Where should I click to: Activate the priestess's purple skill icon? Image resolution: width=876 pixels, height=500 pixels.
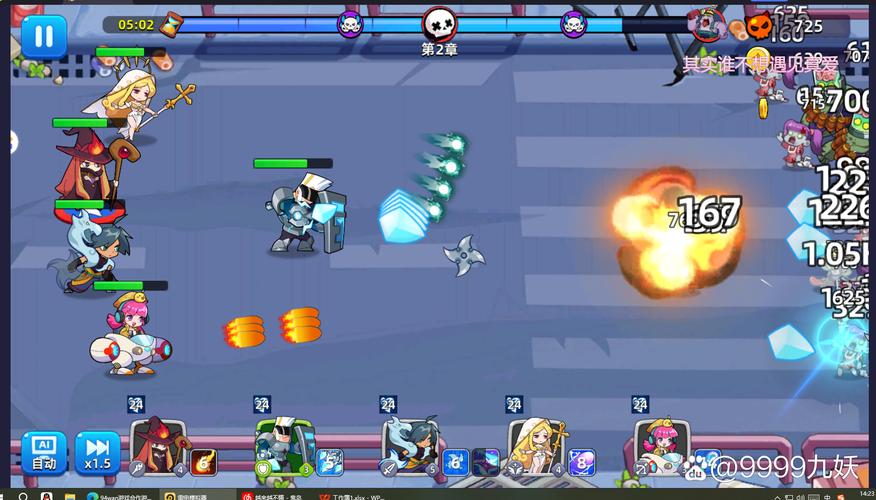[x=582, y=461]
